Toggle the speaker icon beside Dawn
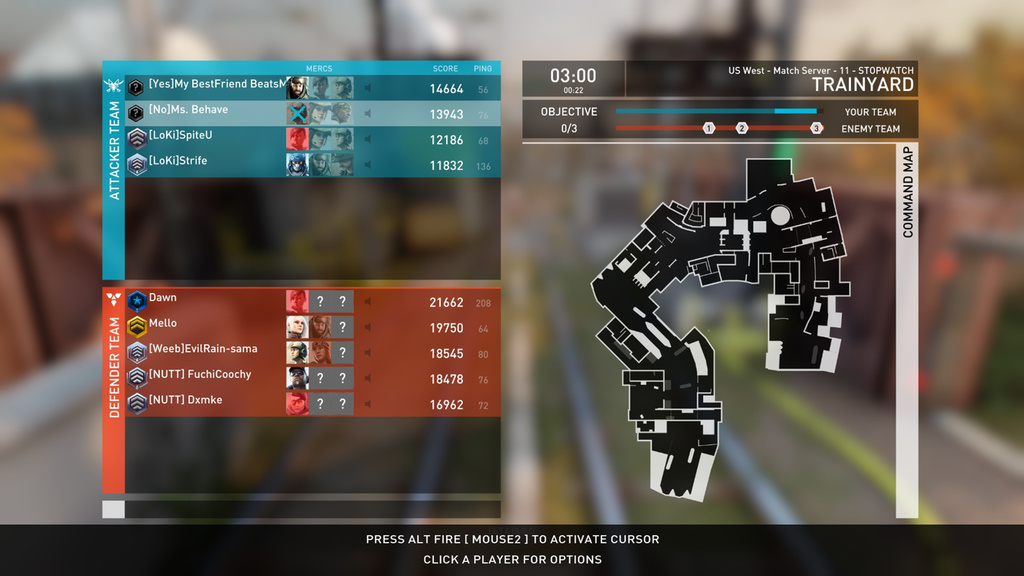The width and height of the screenshot is (1024, 576). pyautogui.click(x=367, y=302)
